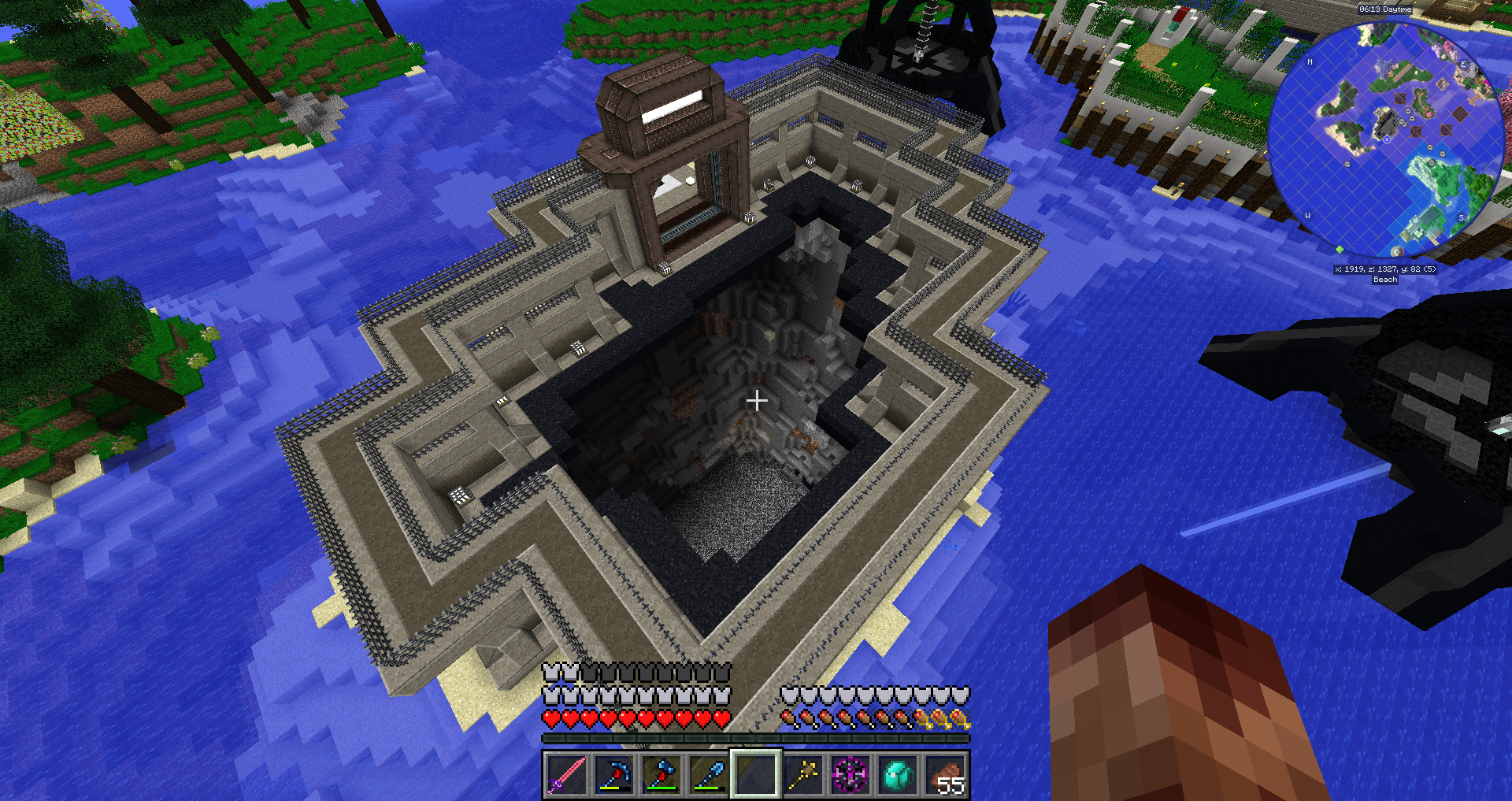Screen dimensions: 1512x801
Task: Select the blue pickaxe hotbar slot
Action: coord(614,774)
